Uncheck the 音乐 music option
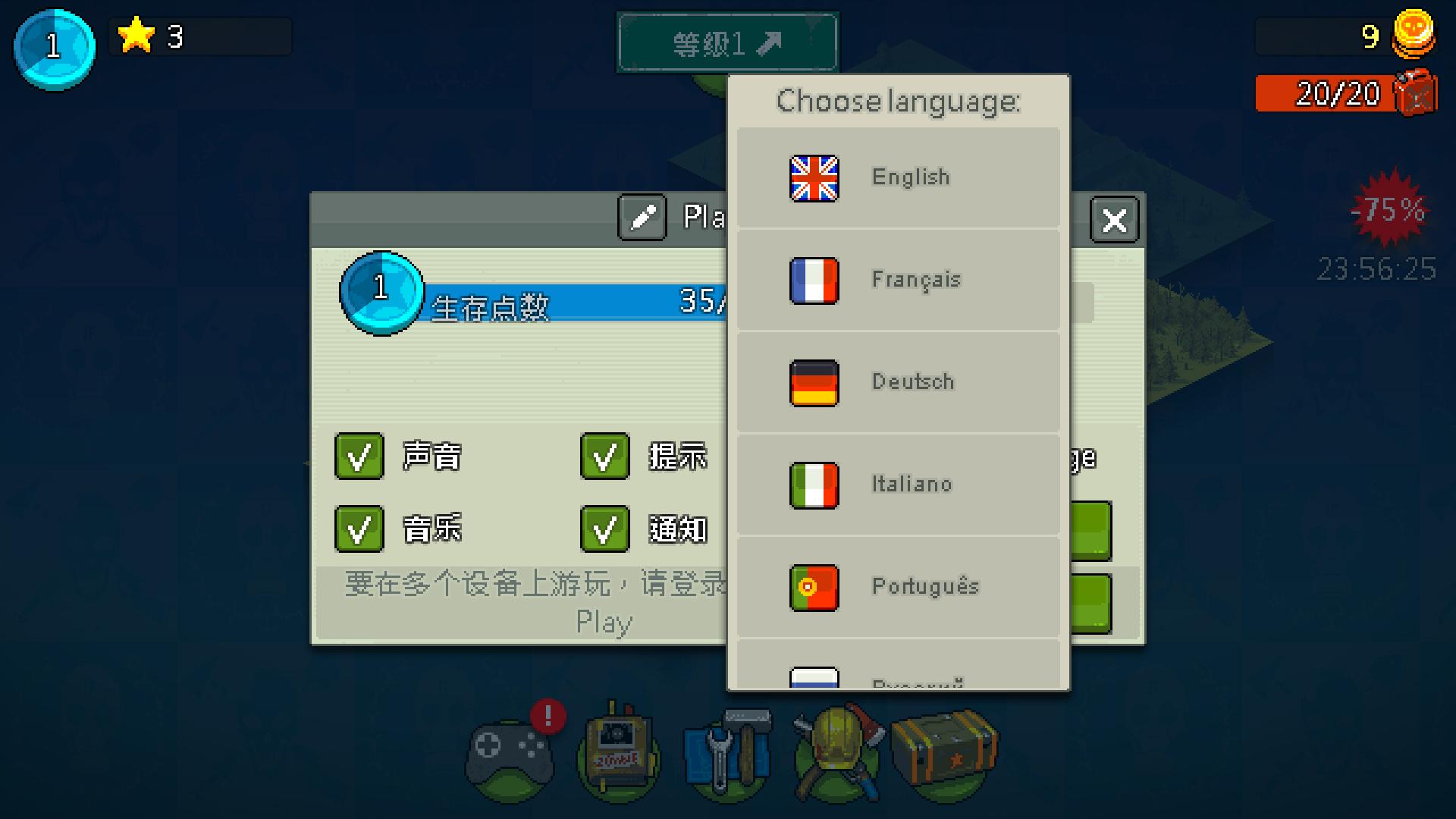The height and width of the screenshot is (819, 1456). coord(358,529)
